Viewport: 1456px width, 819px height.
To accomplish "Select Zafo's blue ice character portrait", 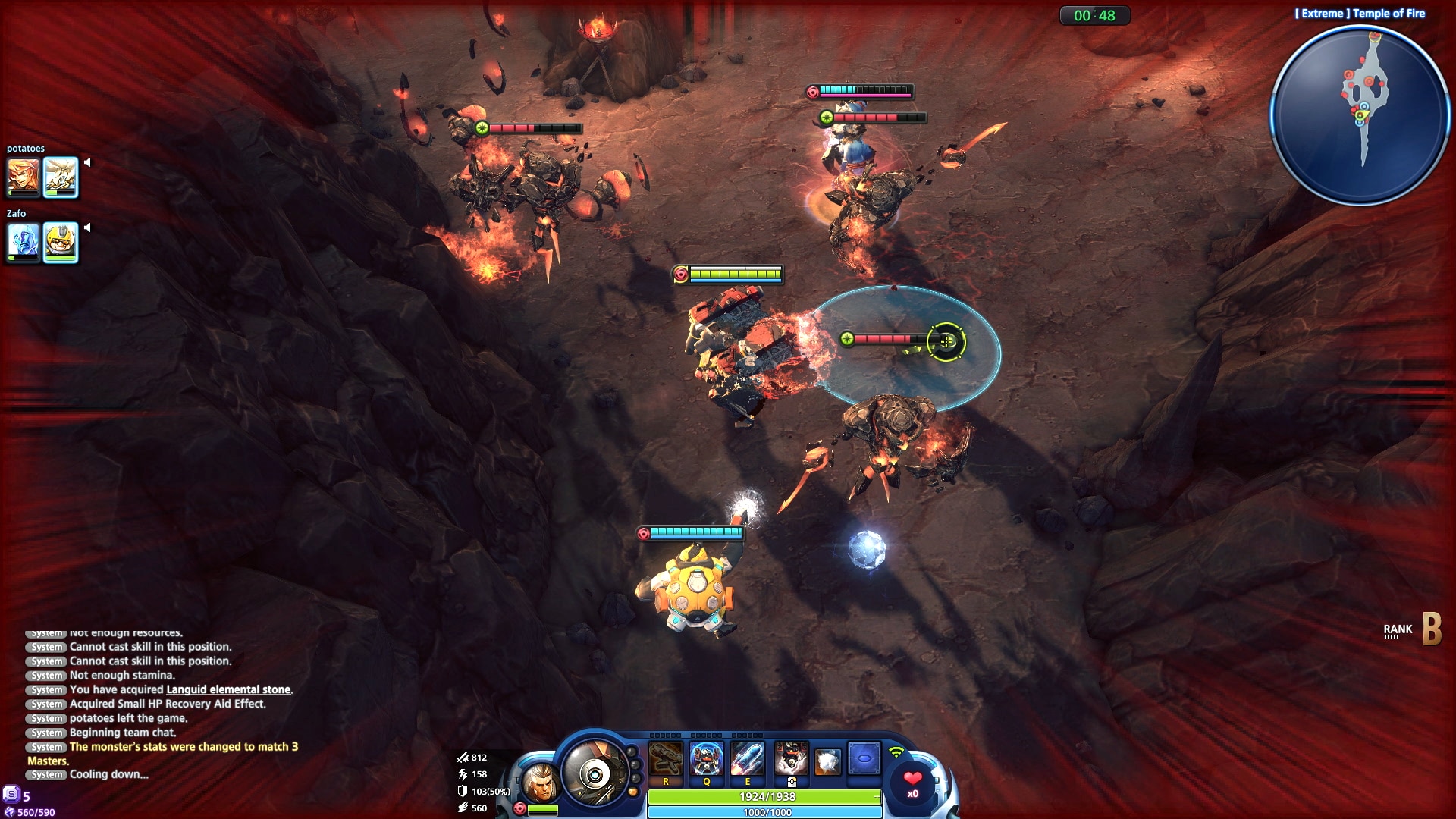I will (24, 241).
